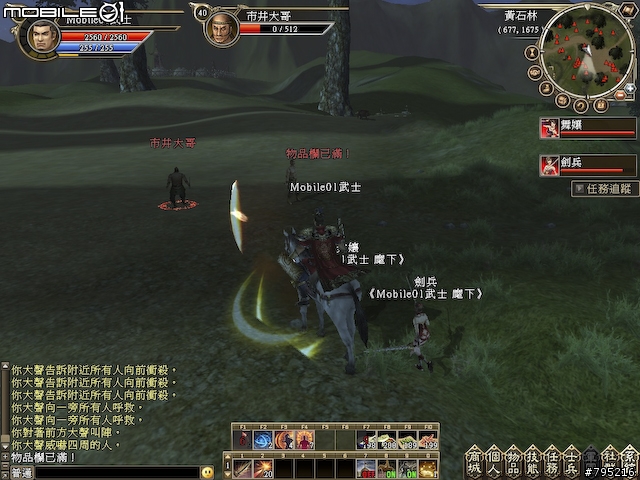Open the 任務 quest menu
Screen dimensions: 640x480
tap(551, 461)
